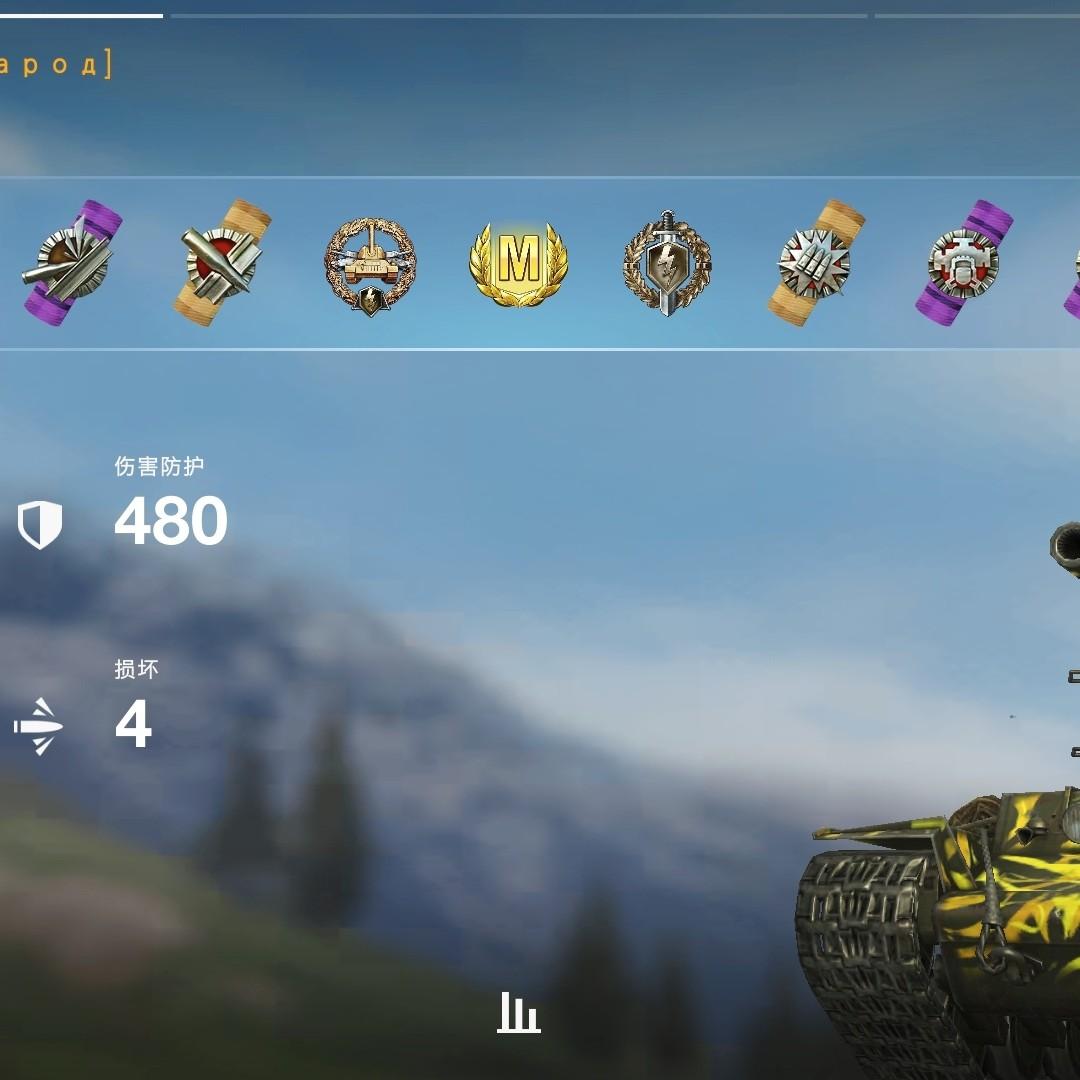This screenshot has width=1080, height=1080.
Task: View the sword and lightning shield medal
Action: click(x=667, y=263)
